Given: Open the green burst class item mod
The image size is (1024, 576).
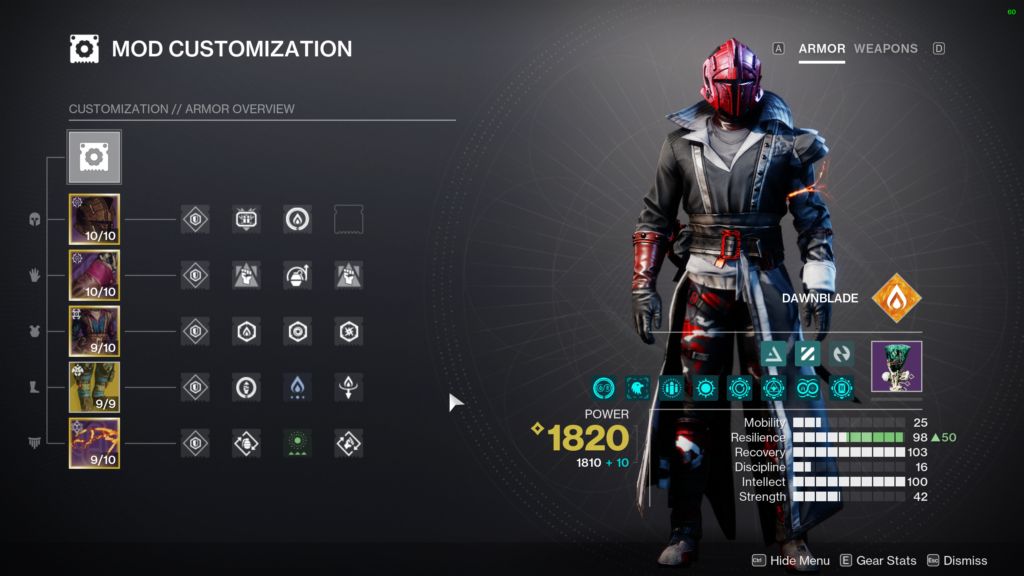Looking at the screenshot, I should pyautogui.click(x=297, y=443).
